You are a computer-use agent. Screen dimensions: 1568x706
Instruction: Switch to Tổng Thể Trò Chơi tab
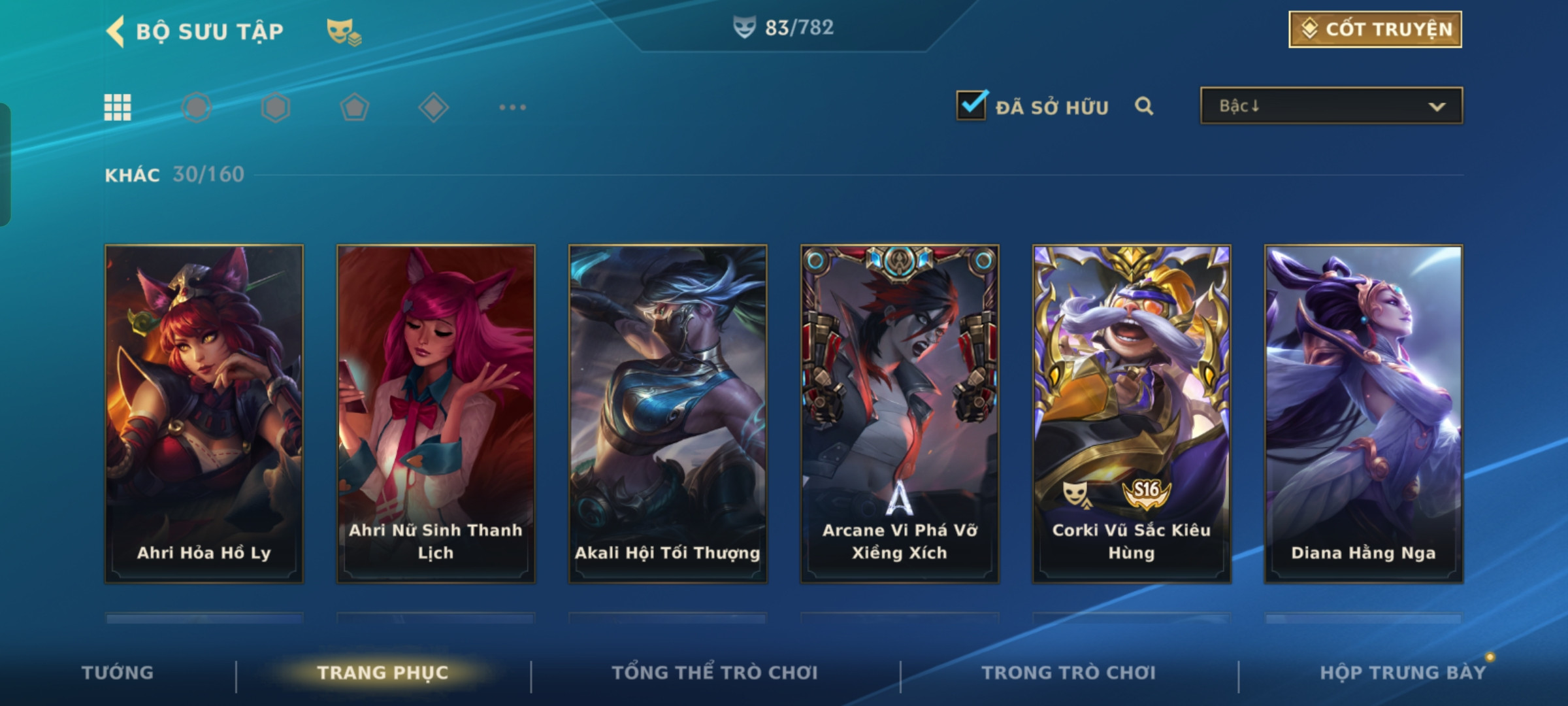(x=715, y=673)
